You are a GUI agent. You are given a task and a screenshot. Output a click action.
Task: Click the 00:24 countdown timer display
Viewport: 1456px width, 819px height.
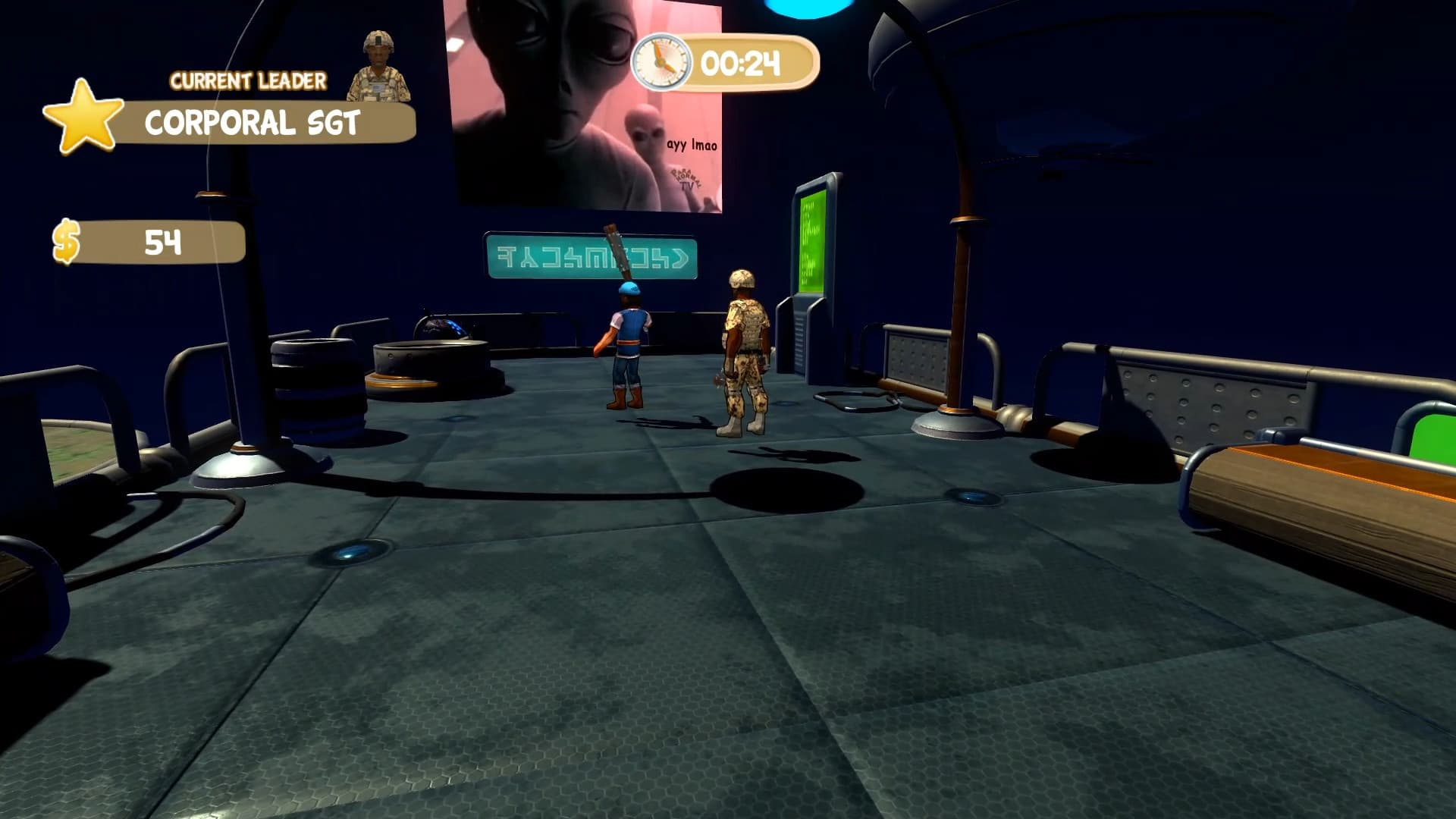pyautogui.click(x=739, y=64)
